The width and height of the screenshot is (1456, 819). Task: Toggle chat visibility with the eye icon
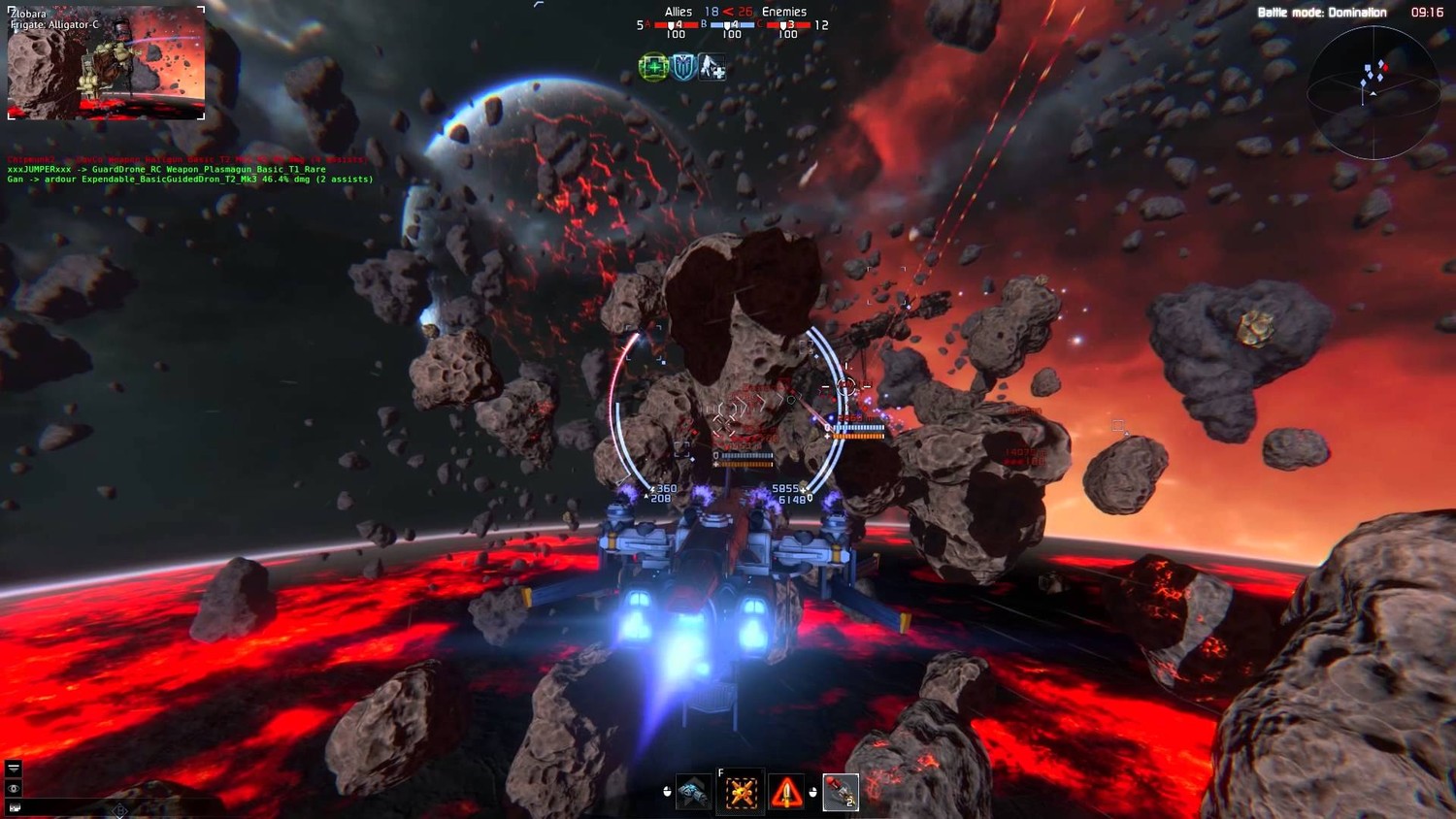pos(14,789)
